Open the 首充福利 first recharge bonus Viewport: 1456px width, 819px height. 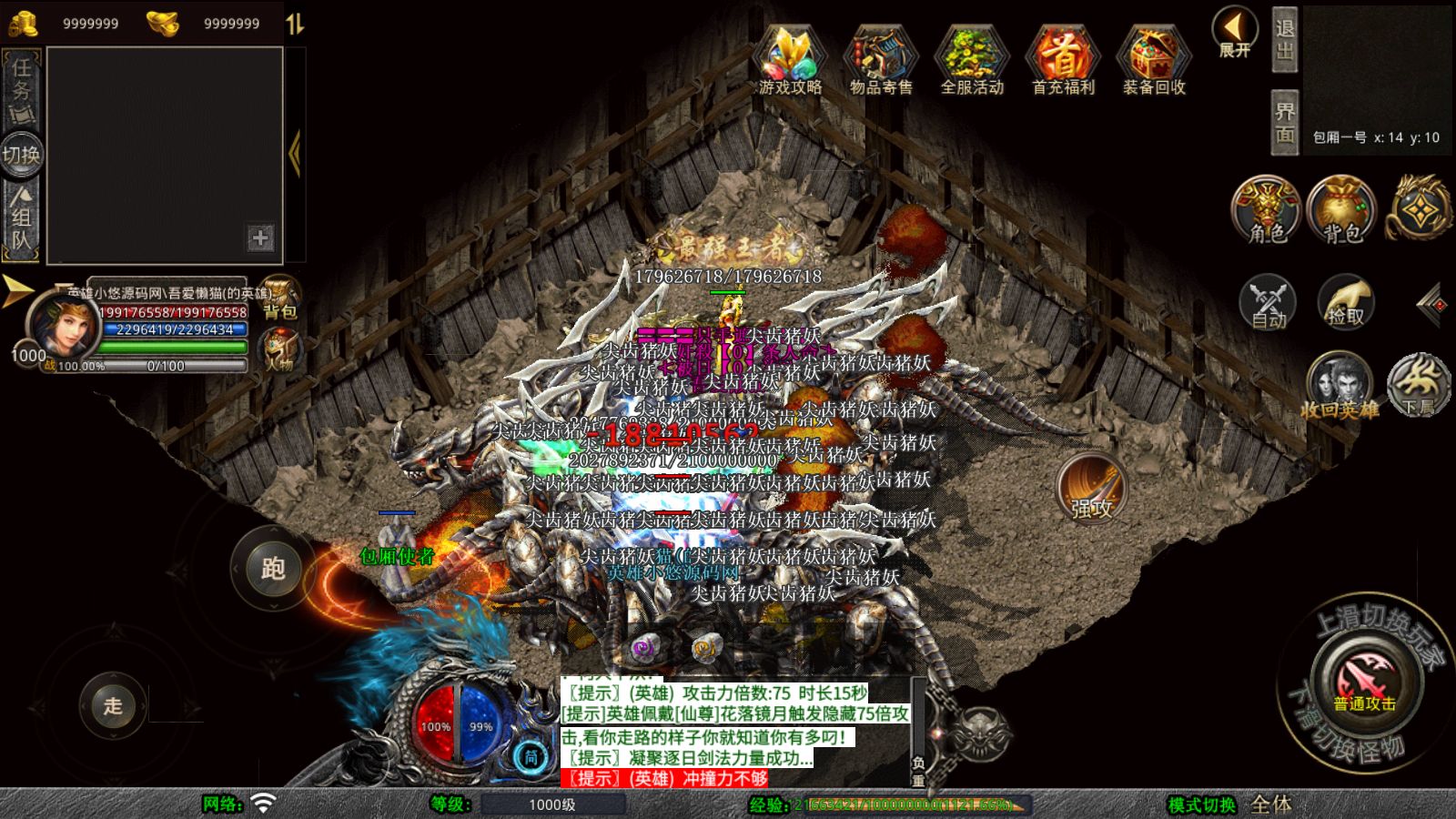[1063, 59]
